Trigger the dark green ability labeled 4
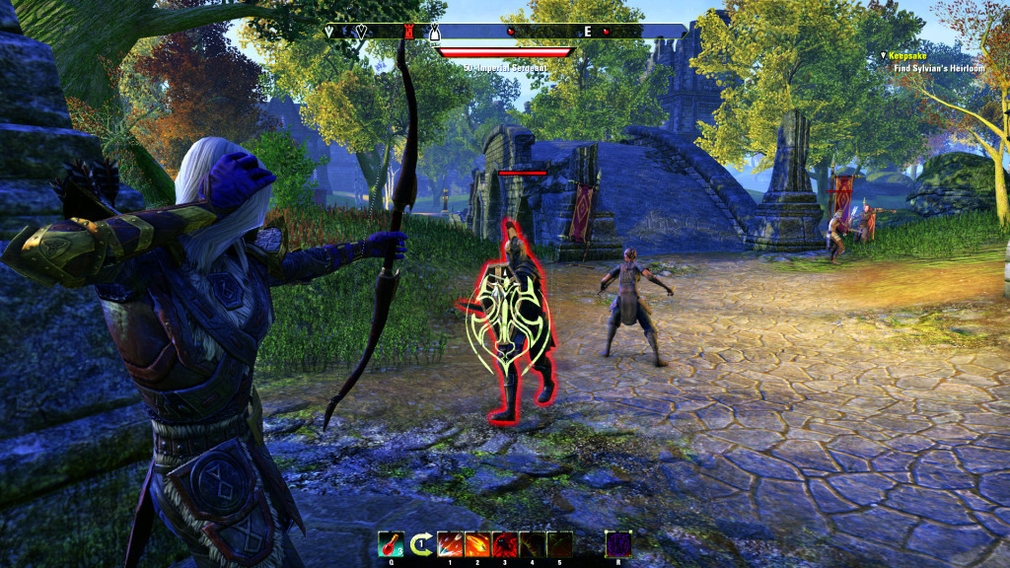The width and height of the screenshot is (1010, 568). [532, 544]
